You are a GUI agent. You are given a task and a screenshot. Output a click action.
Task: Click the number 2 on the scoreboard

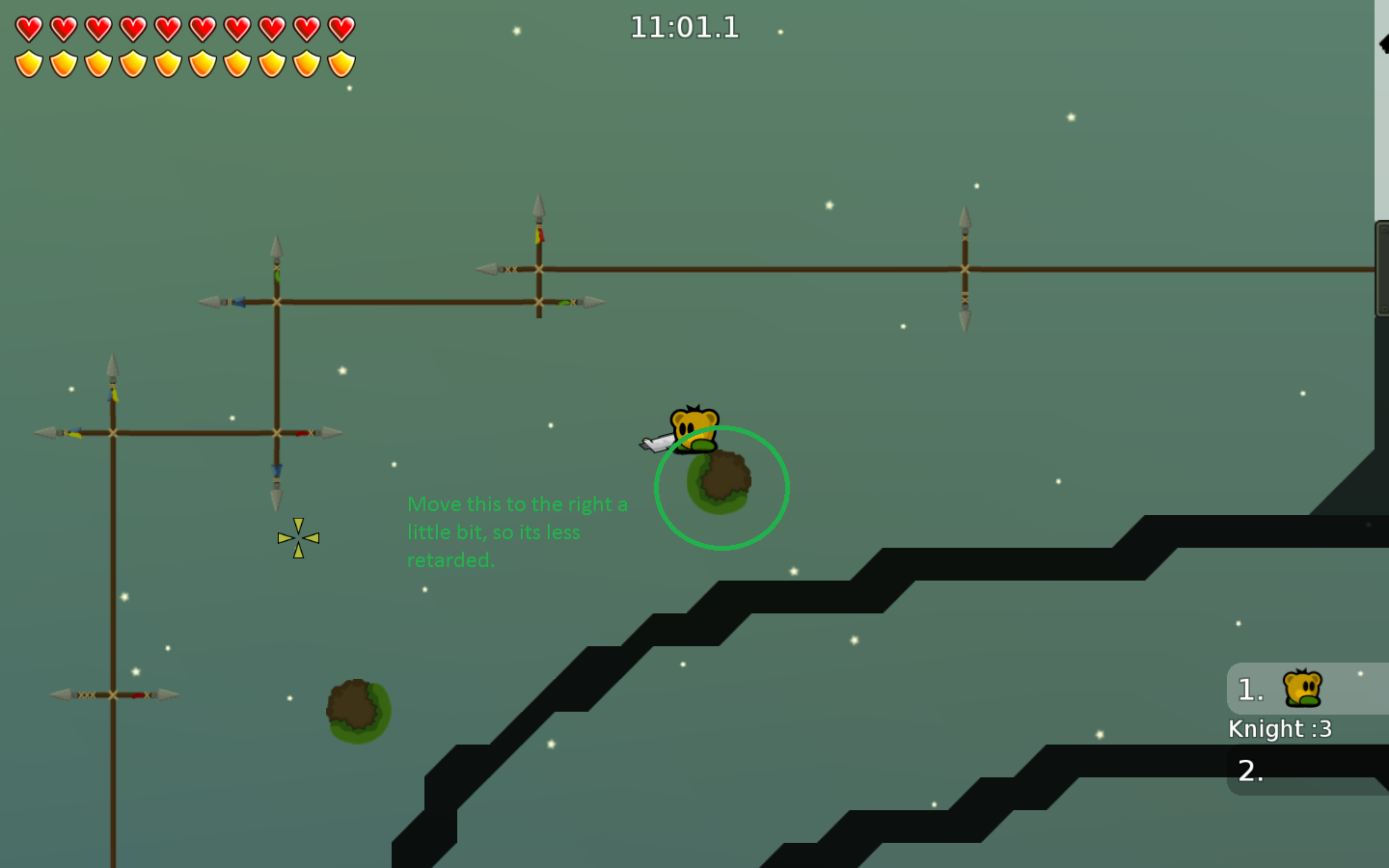1250,772
